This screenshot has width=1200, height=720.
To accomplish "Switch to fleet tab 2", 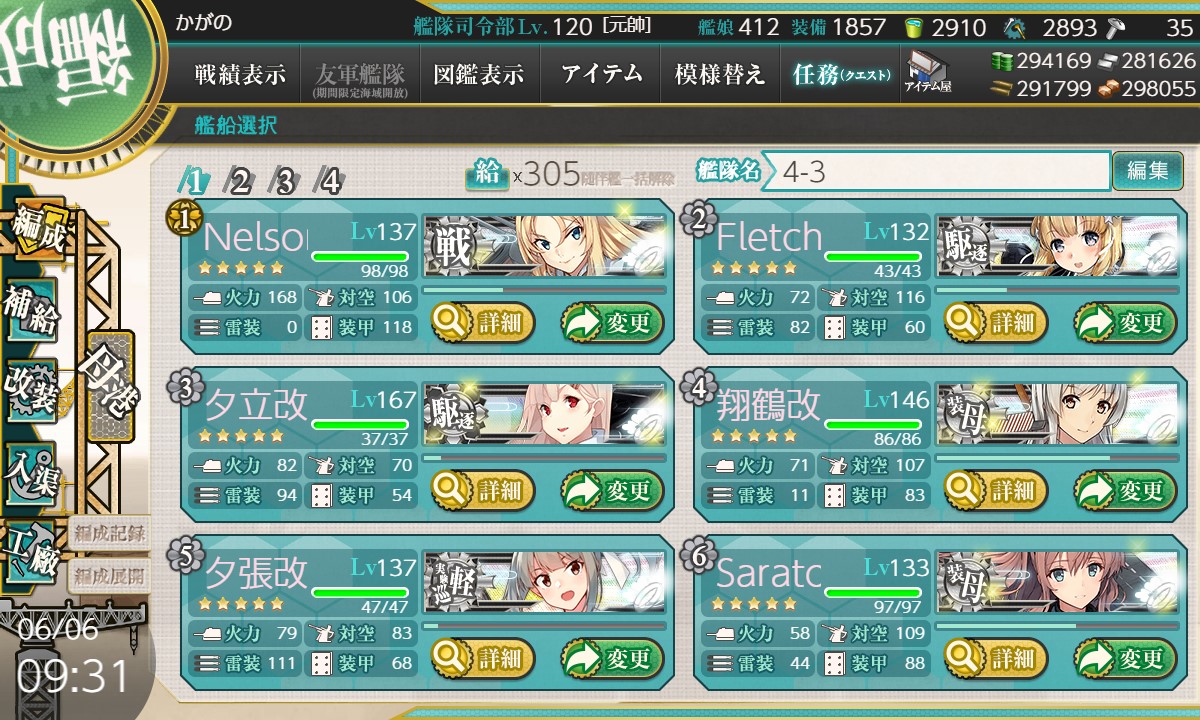I will 240,181.
